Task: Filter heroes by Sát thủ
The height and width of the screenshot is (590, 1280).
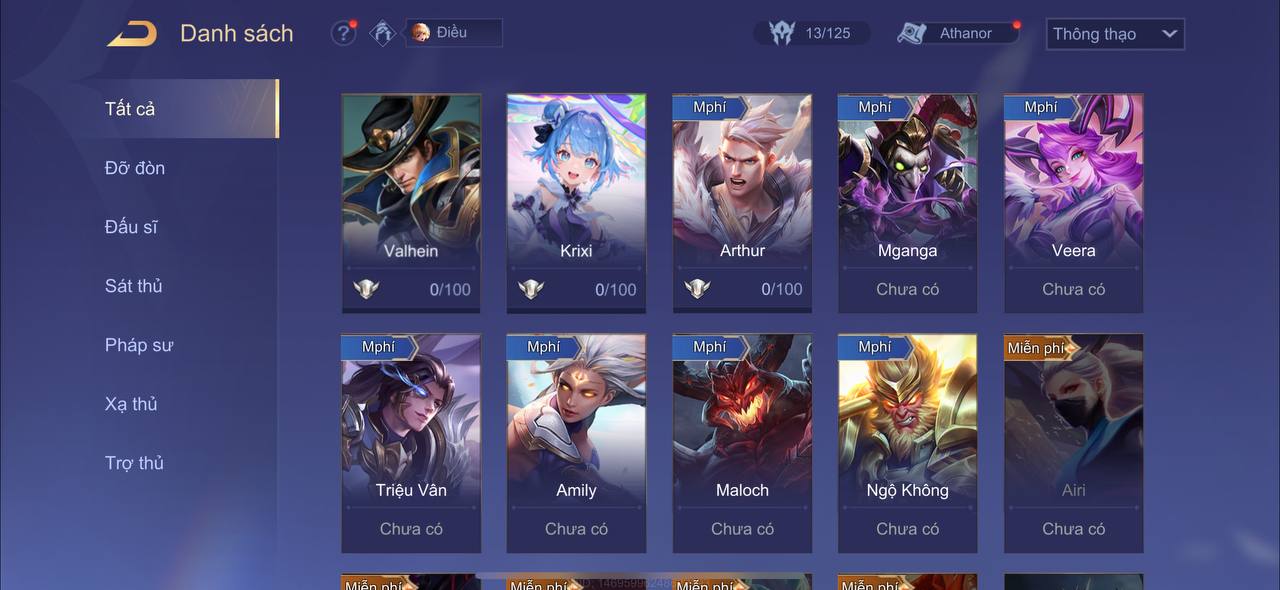Action: (x=133, y=286)
